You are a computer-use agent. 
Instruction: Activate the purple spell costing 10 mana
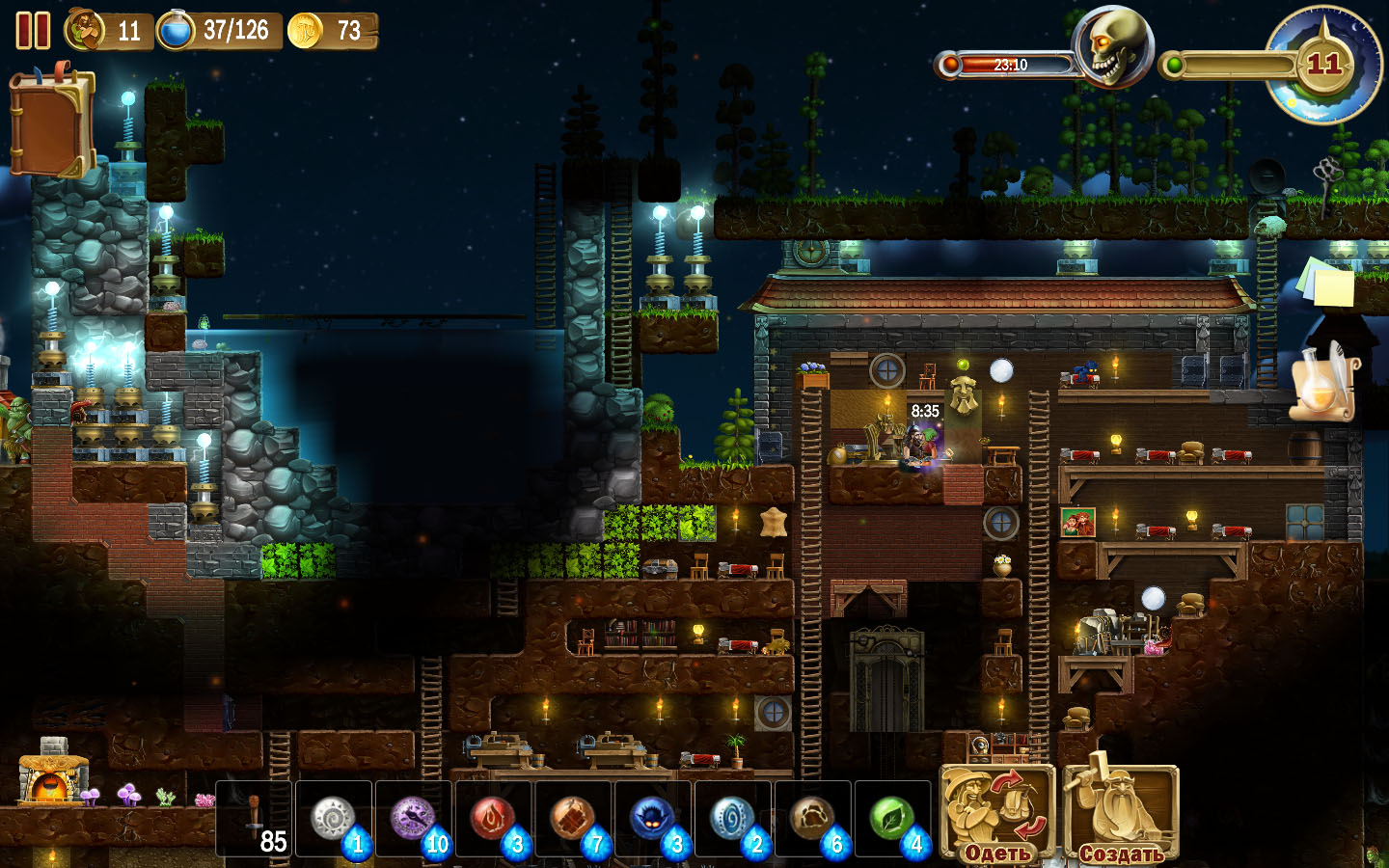(414, 820)
